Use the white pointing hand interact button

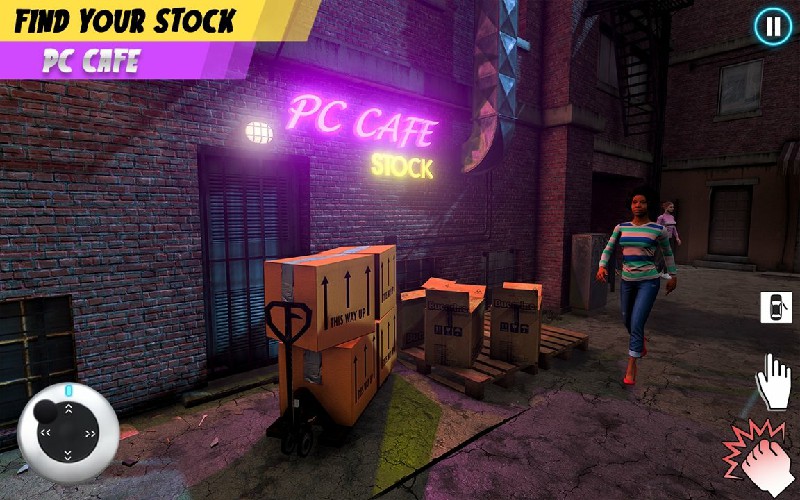(x=773, y=381)
